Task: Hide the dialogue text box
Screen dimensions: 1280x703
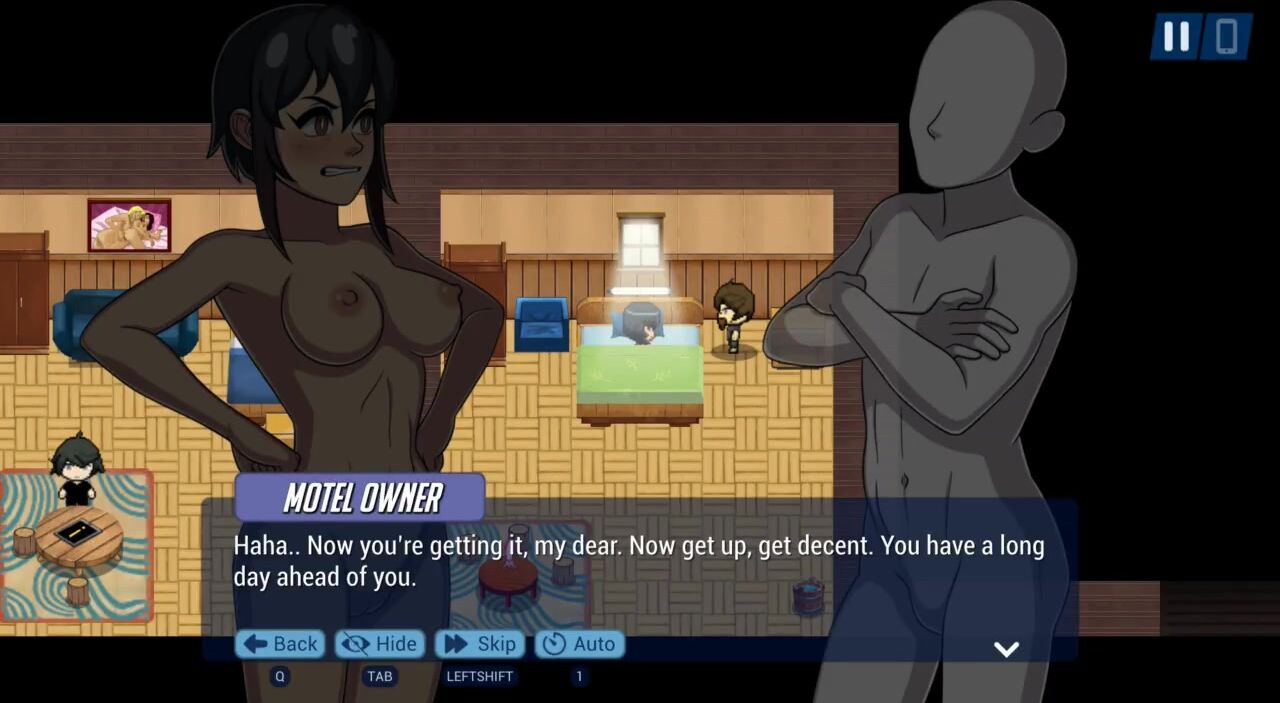Action: coord(380,644)
